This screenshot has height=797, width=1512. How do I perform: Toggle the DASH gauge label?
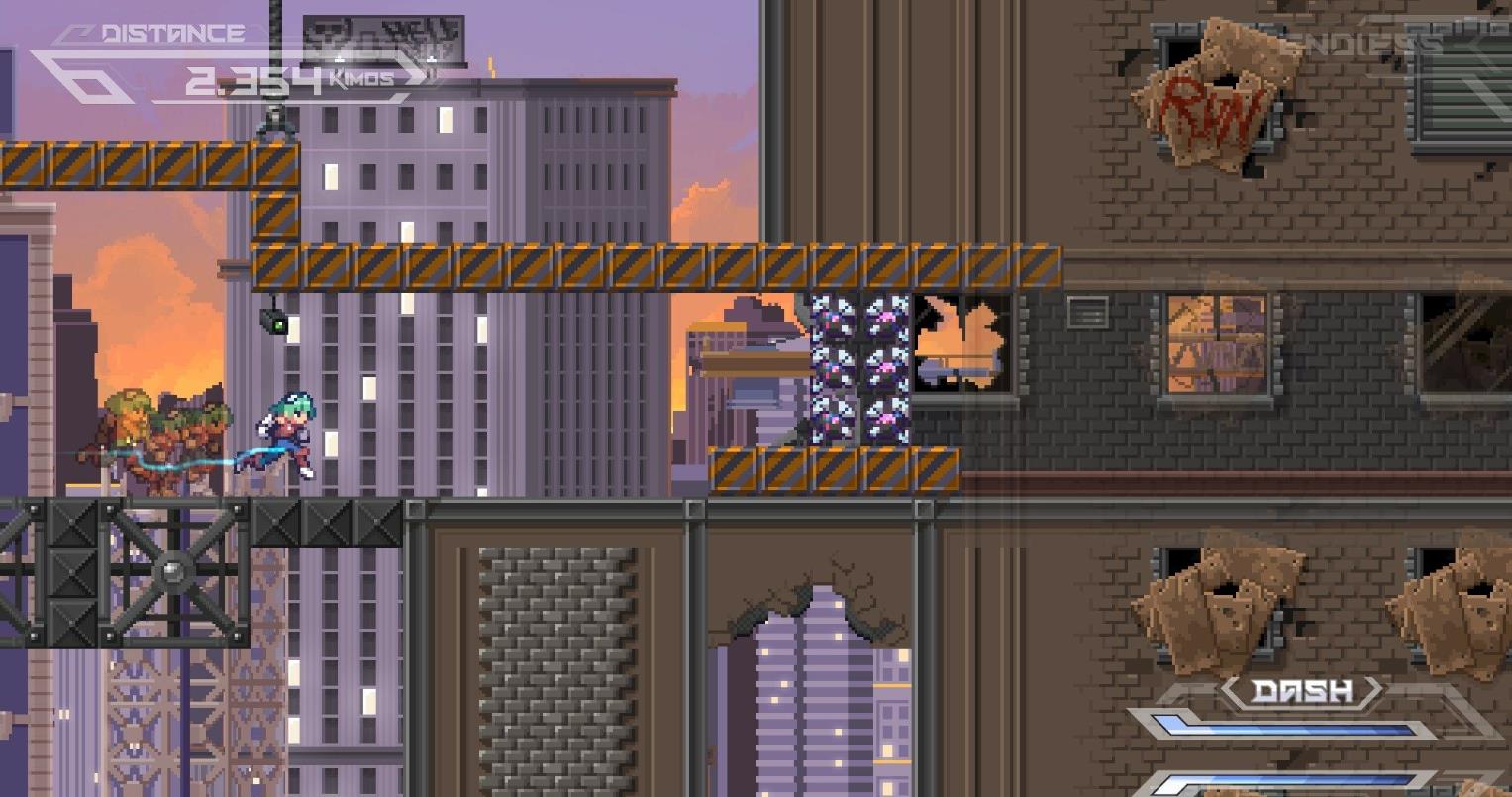[1303, 691]
